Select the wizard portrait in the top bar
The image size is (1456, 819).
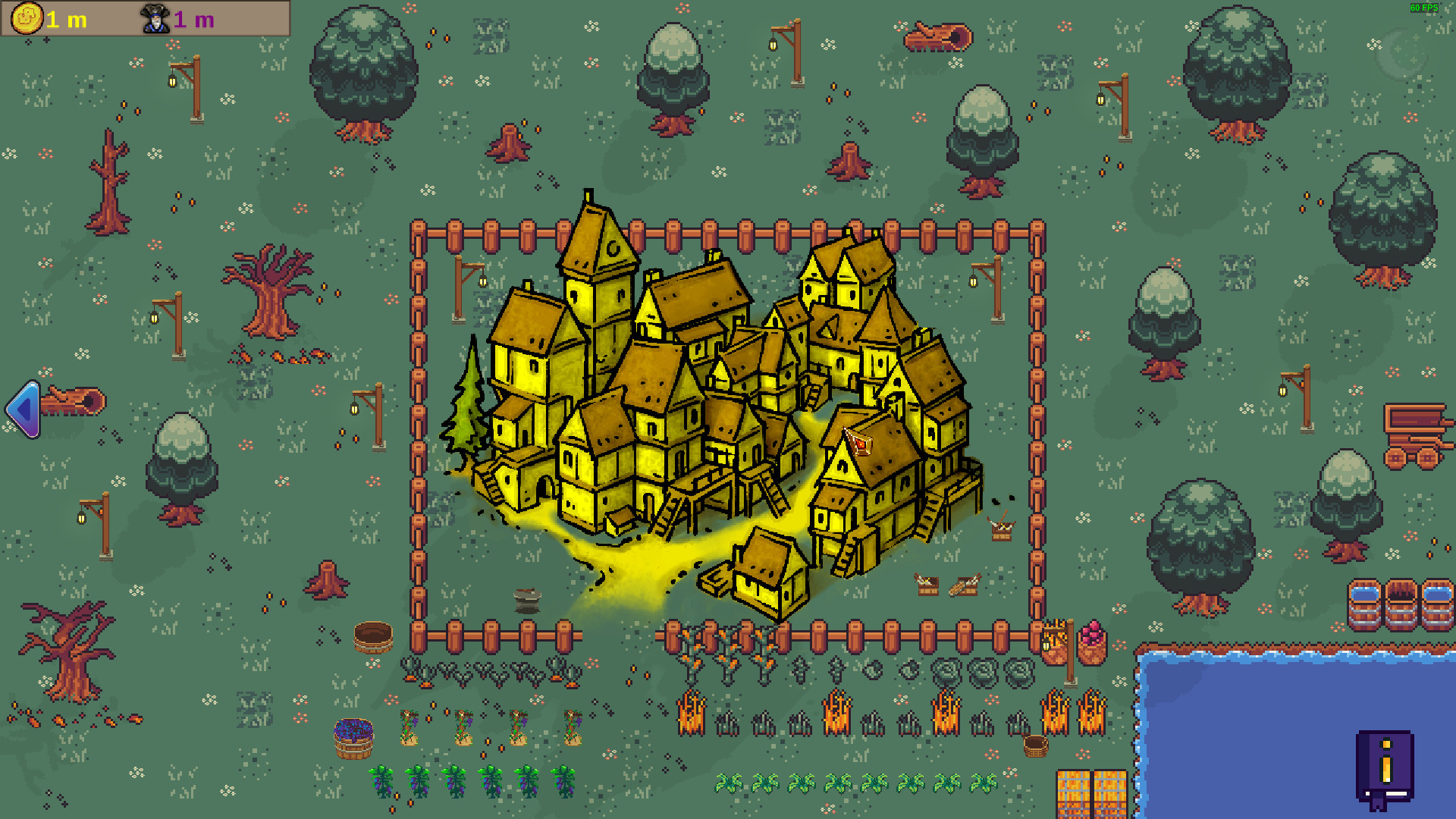(154, 20)
